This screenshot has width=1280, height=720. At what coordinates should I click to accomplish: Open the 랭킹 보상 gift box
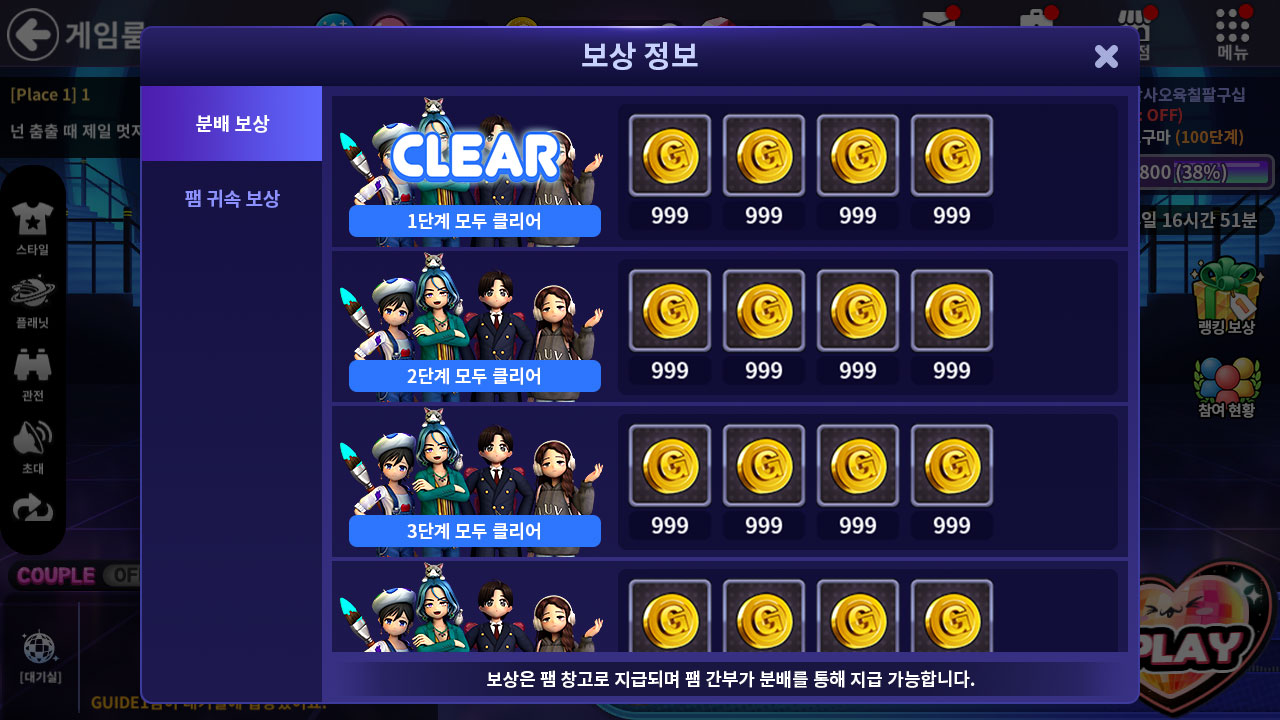coord(1226,296)
